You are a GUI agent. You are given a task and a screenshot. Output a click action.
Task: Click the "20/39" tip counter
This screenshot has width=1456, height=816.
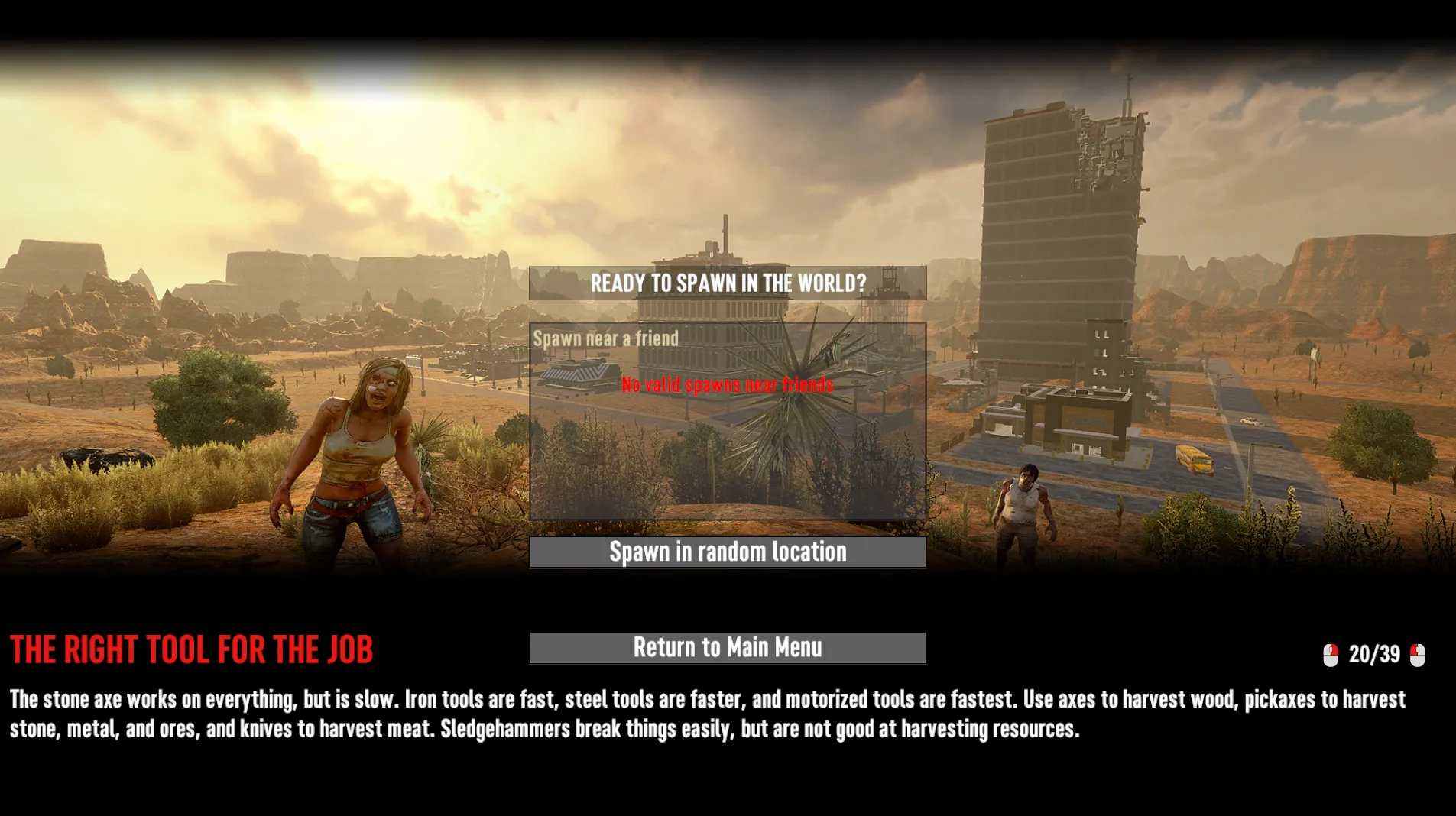(1373, 653)
